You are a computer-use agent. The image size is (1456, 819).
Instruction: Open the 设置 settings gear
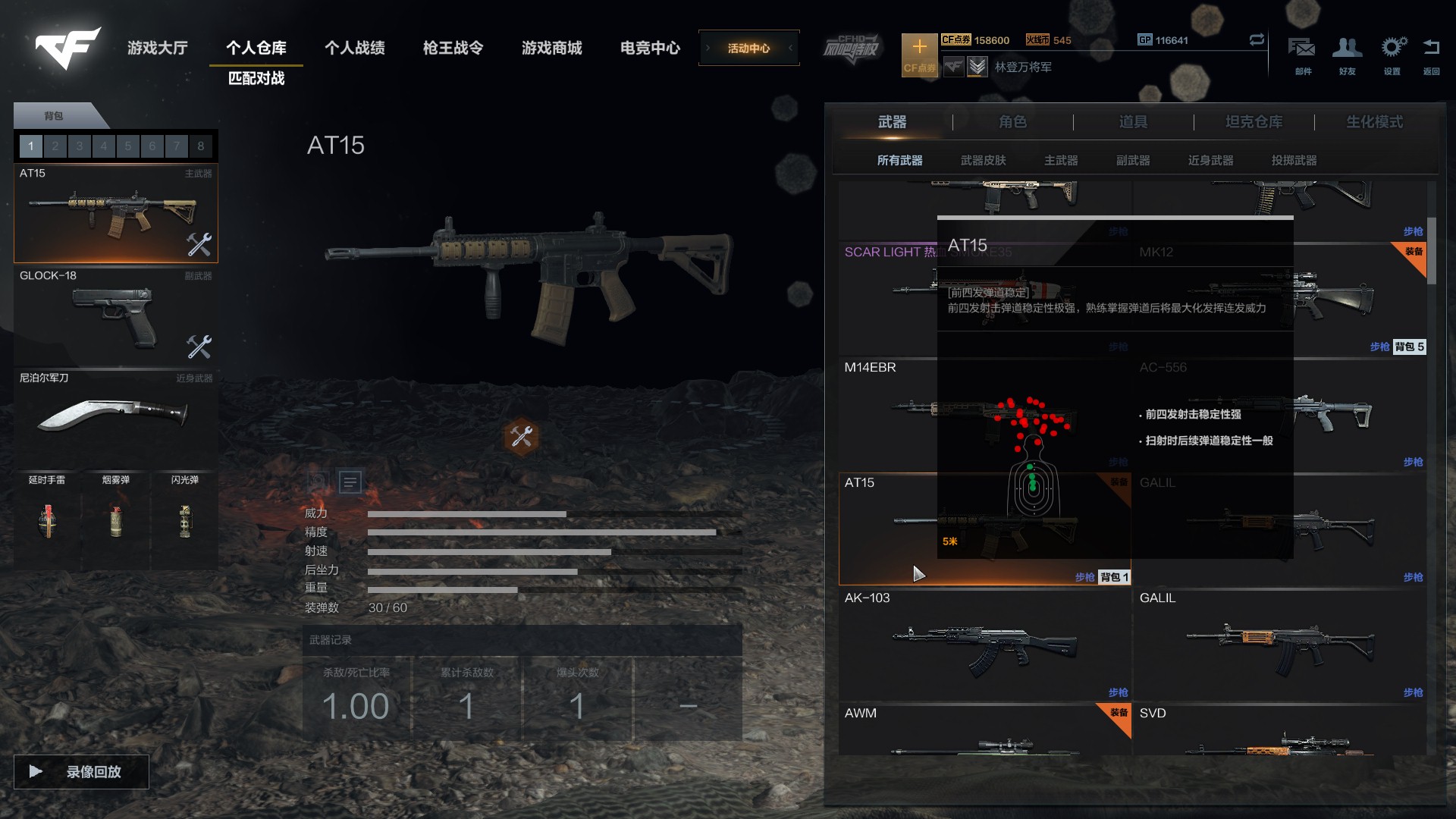(x=1392, y=53)
